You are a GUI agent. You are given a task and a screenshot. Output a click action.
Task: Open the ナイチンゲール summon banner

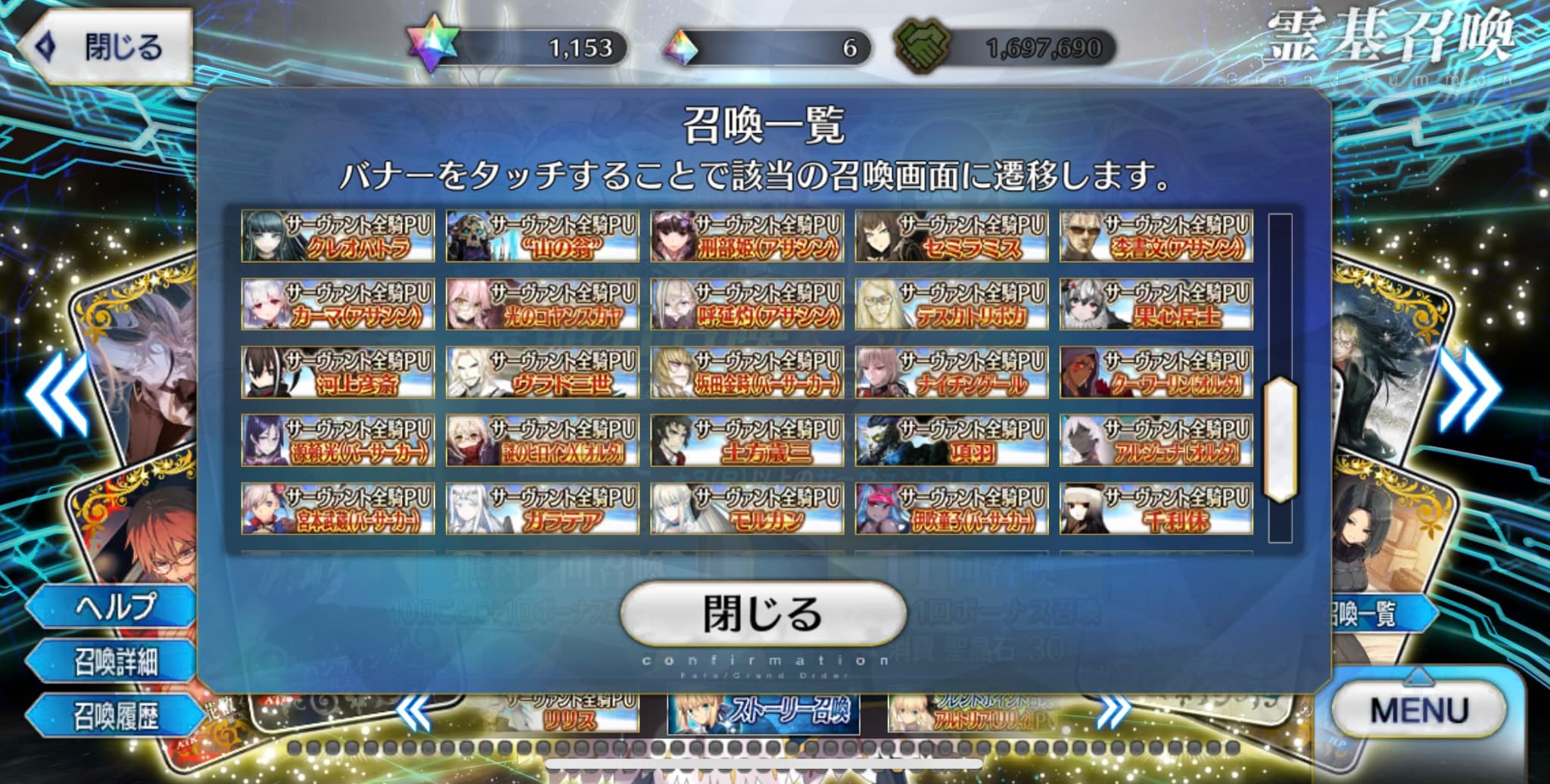pos(951,372)
